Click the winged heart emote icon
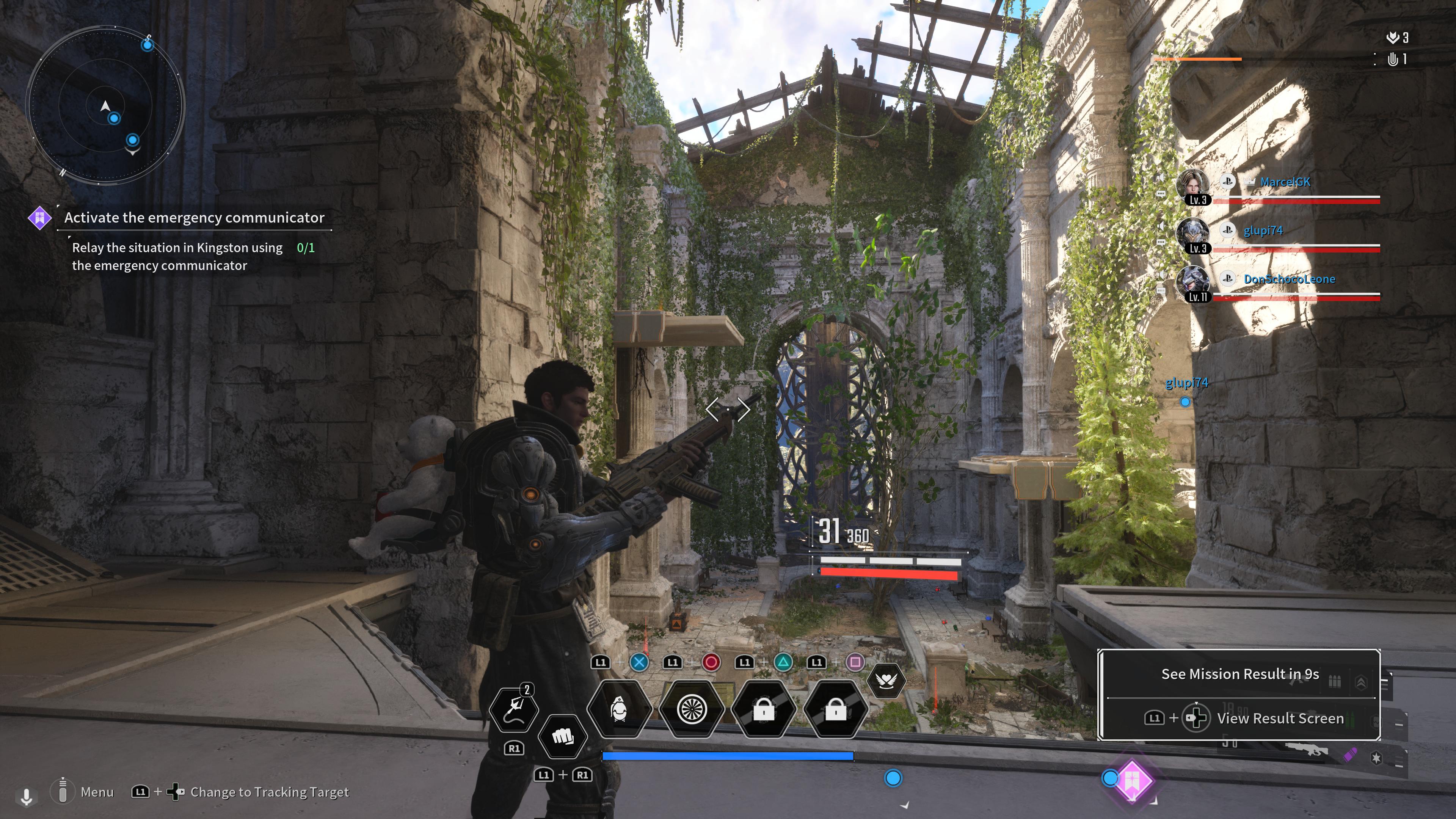 click(x=886, y=681)
